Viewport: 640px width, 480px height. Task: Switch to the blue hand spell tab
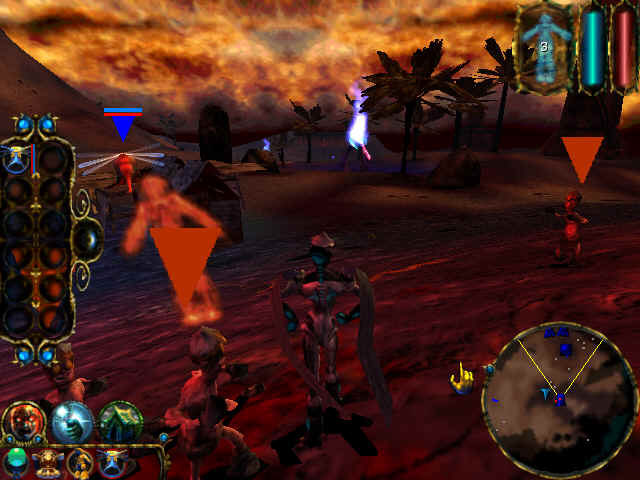(x=72, y=420)
